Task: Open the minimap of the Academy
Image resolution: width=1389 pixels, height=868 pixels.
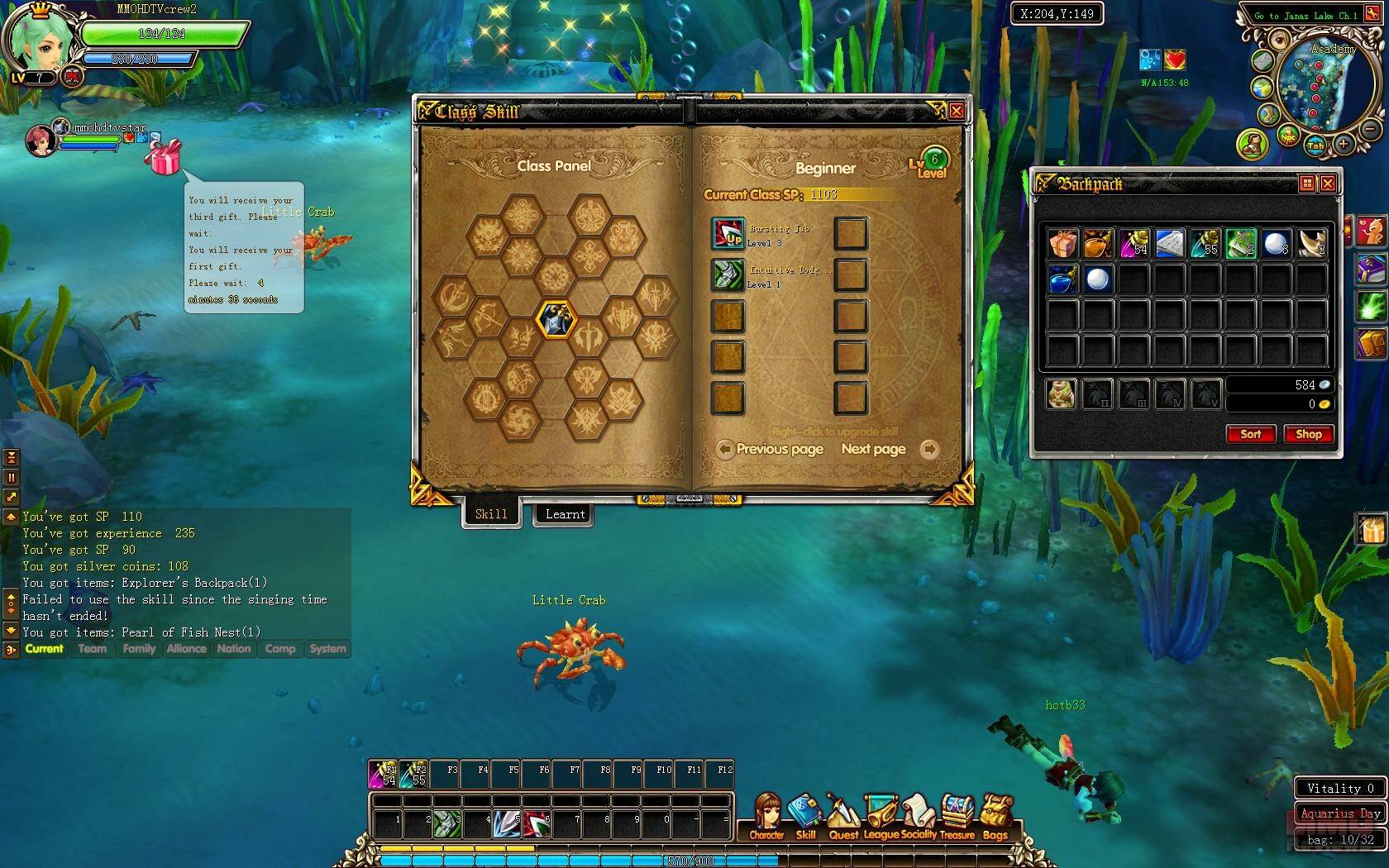Action: 1319,87
